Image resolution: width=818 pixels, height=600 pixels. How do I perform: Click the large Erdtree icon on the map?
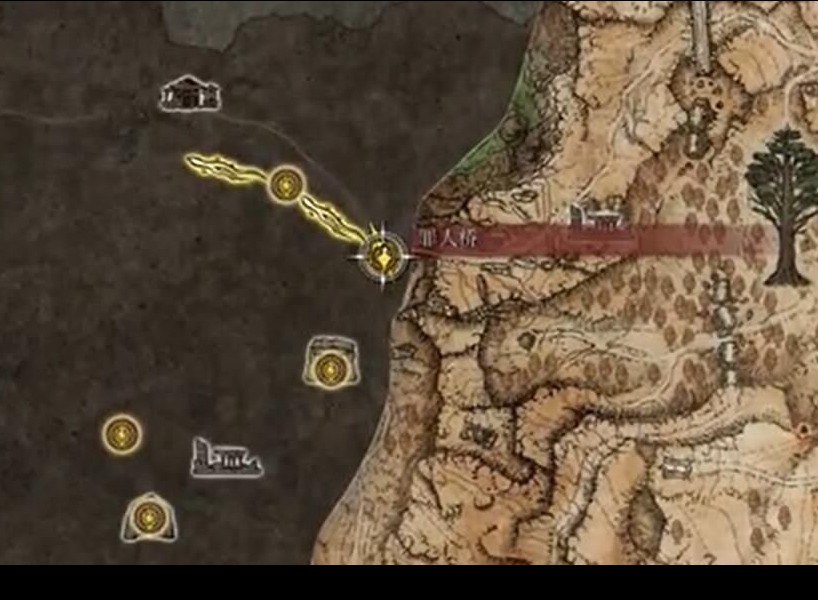[782, 205]
